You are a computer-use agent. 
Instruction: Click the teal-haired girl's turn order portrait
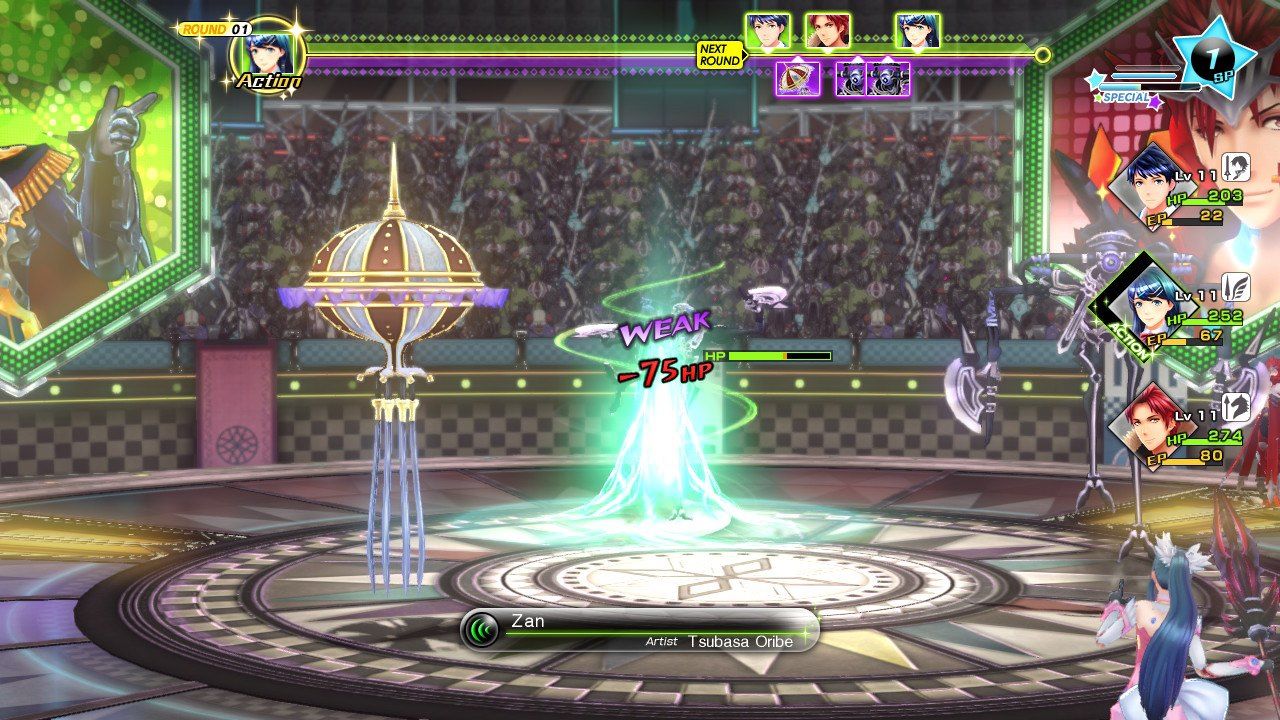[x=917, y=31]
